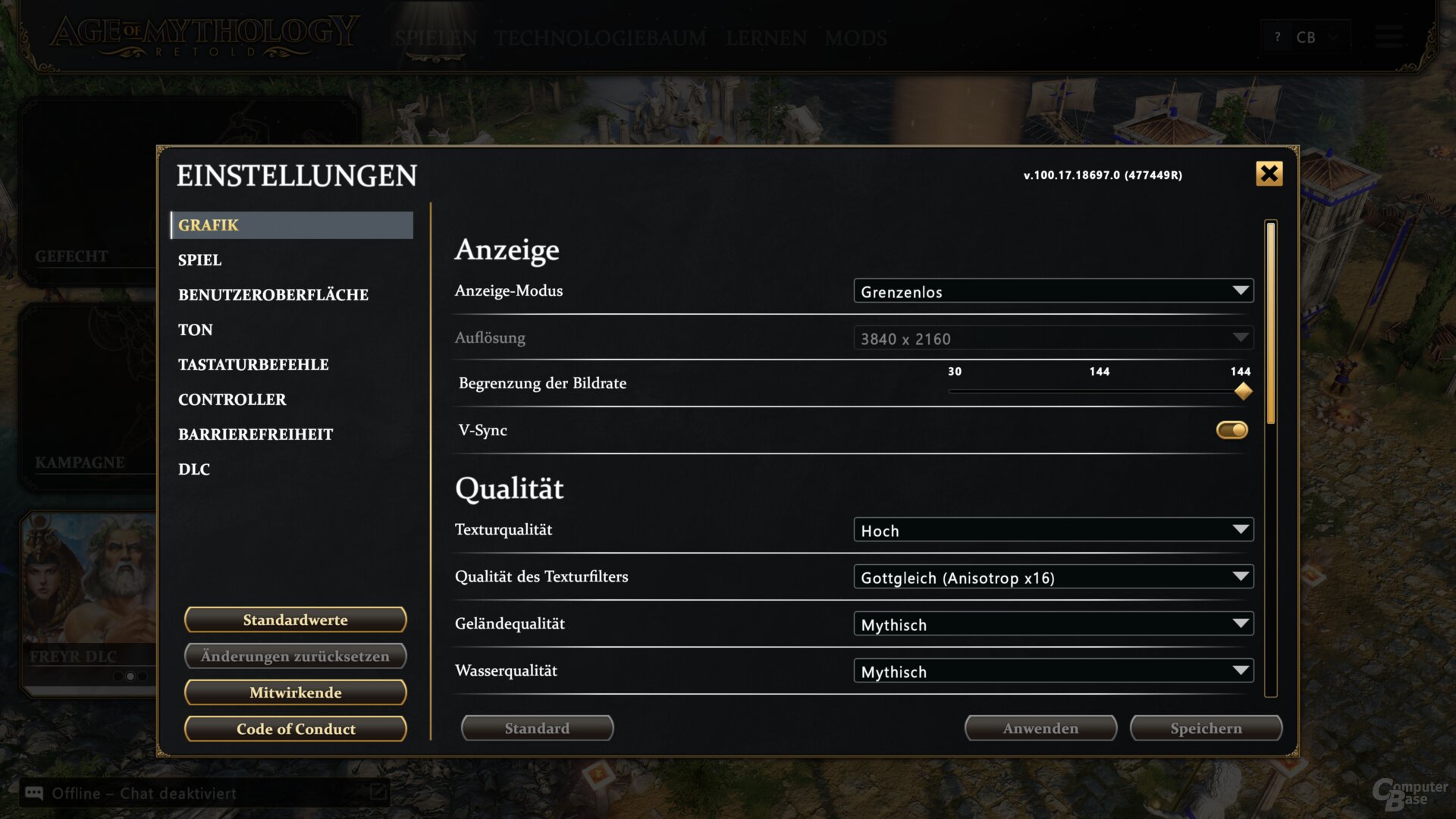Save settings with the Speichern button
The image size is (1456, 819).
pyautogui.click(x=1206, y=728)
